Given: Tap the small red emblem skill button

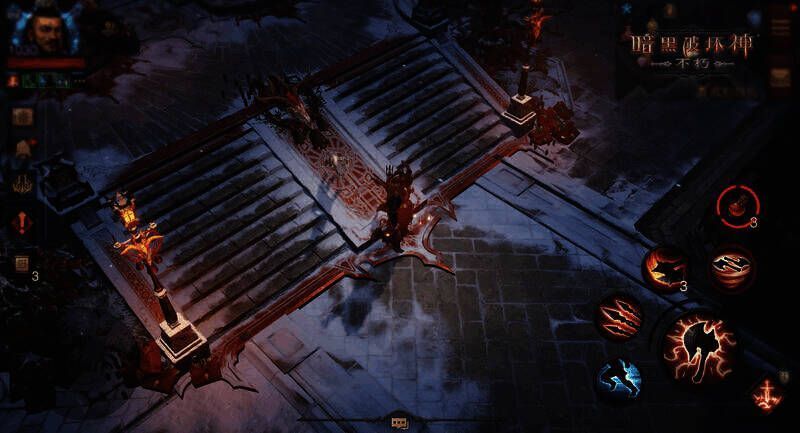Looking at the screenshot, I should (x=768, y=392).
